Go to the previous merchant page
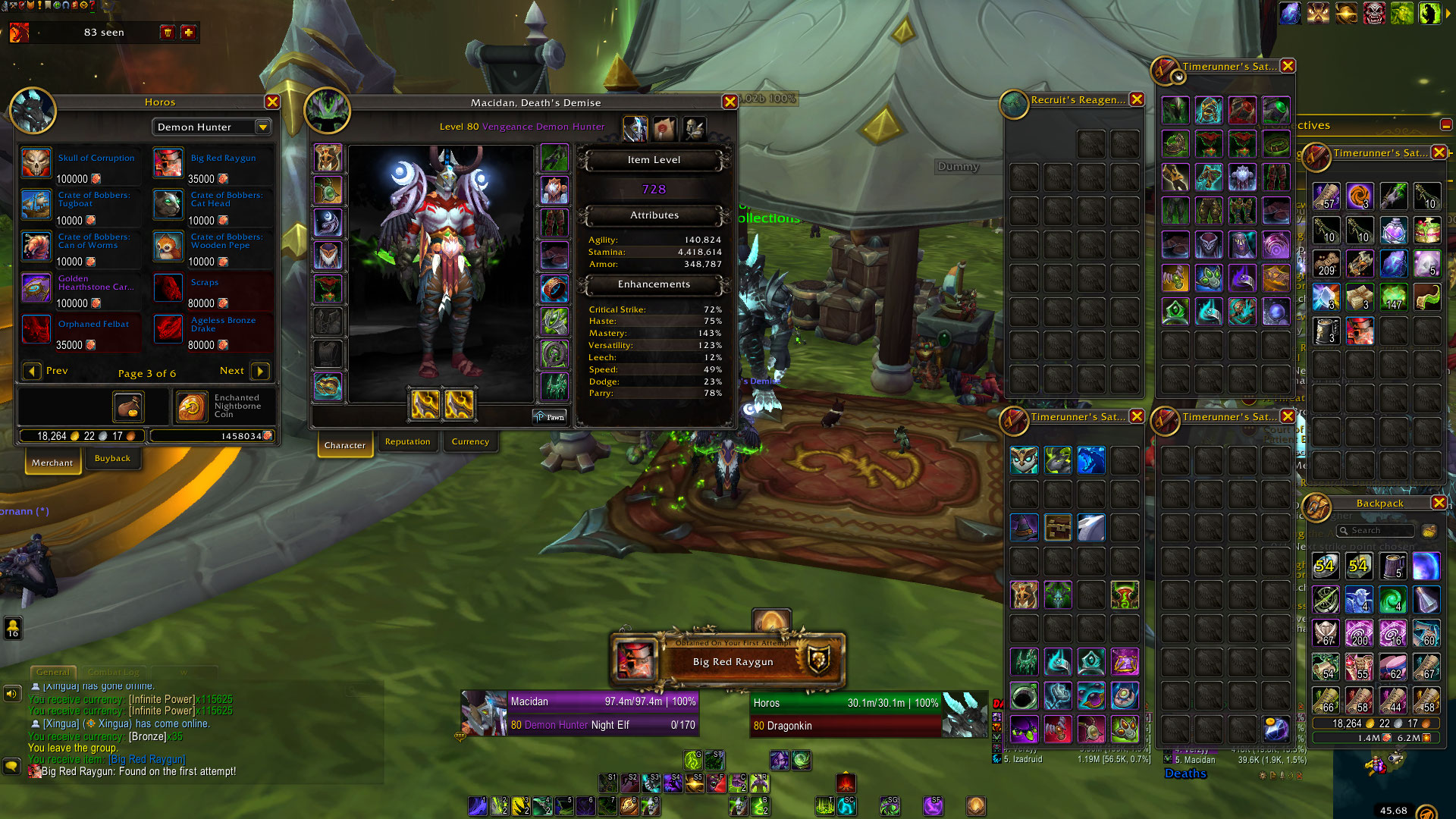The image size is (1456, 819). [x=32, y=371]
